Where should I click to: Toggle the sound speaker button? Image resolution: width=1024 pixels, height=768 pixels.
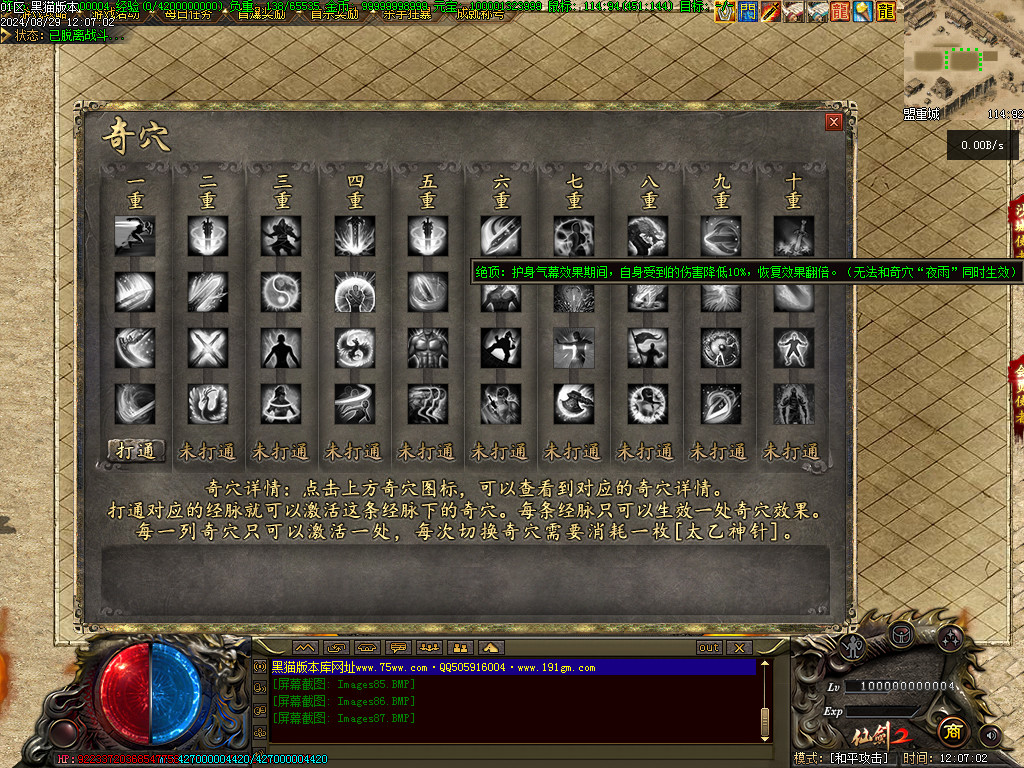tap(990, 735)
